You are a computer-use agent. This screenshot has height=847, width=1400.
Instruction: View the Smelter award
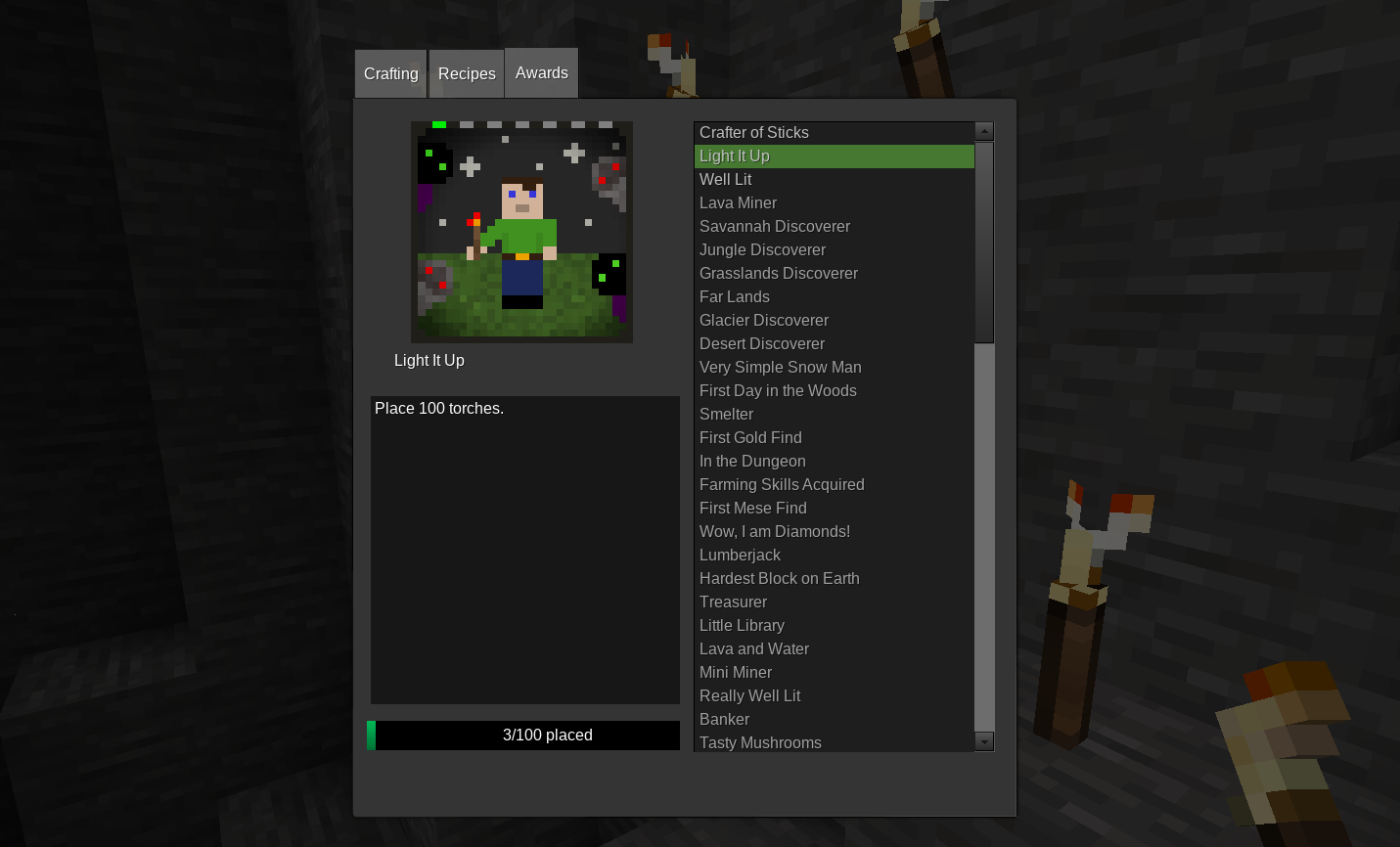pos(727,414)
